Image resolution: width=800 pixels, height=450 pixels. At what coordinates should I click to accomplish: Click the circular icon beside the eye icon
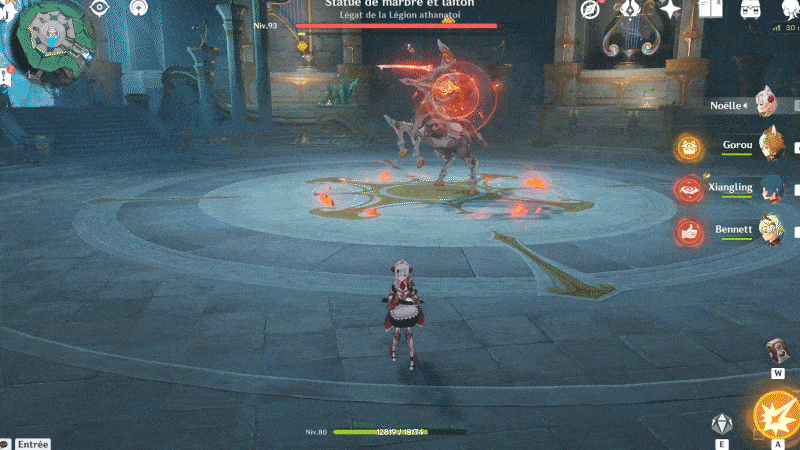[137, 8]
